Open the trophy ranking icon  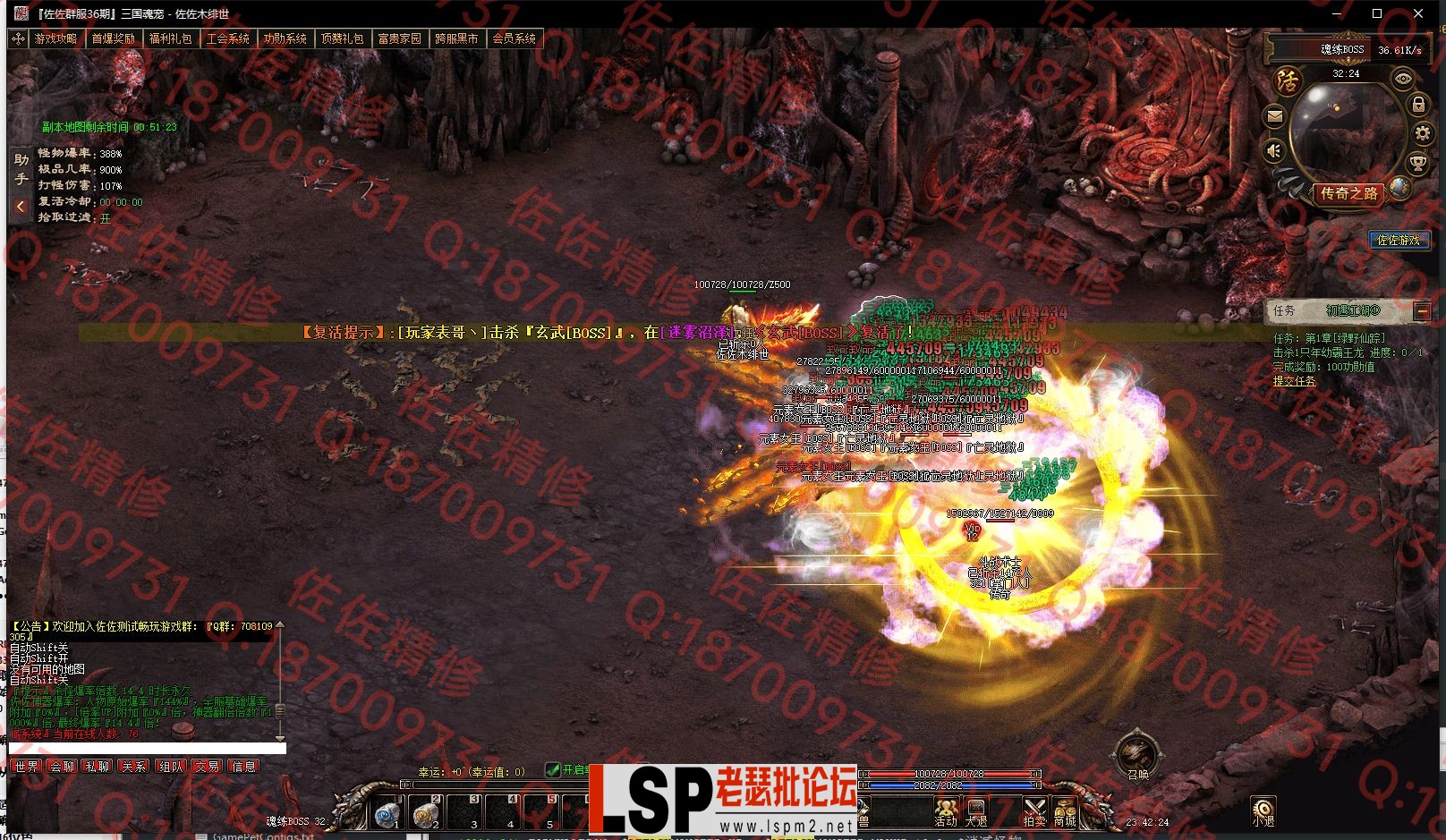[1418, 163]
